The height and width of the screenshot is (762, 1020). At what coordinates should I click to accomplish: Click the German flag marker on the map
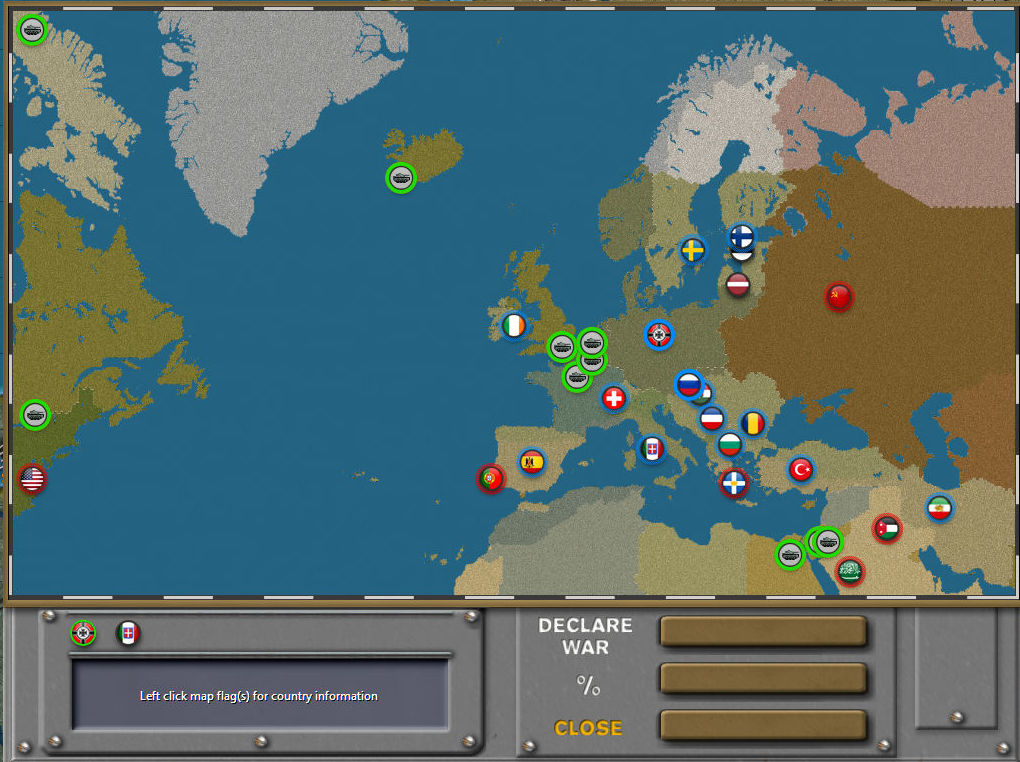pyautogui.click(x=659, y=335)
